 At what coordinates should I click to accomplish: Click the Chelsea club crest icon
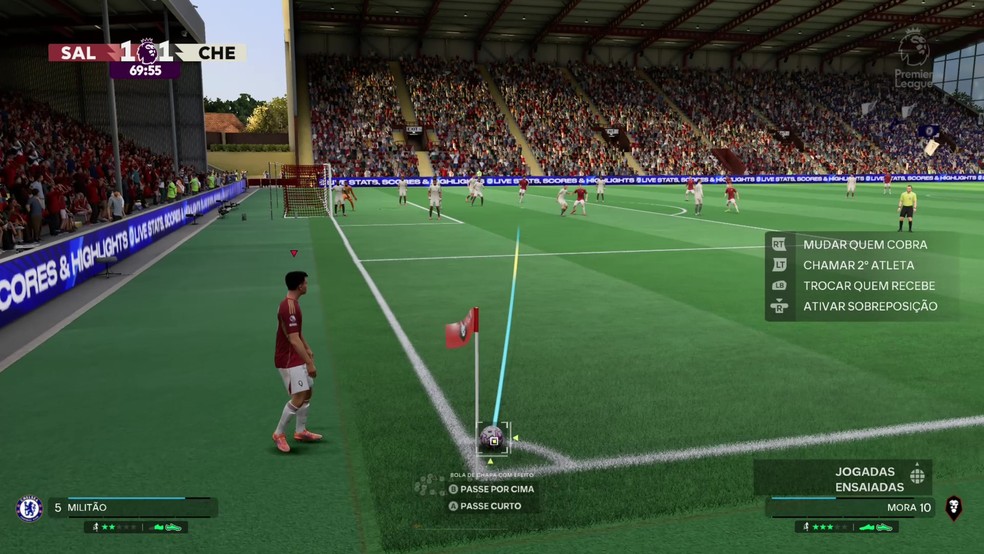pos(29,508)
